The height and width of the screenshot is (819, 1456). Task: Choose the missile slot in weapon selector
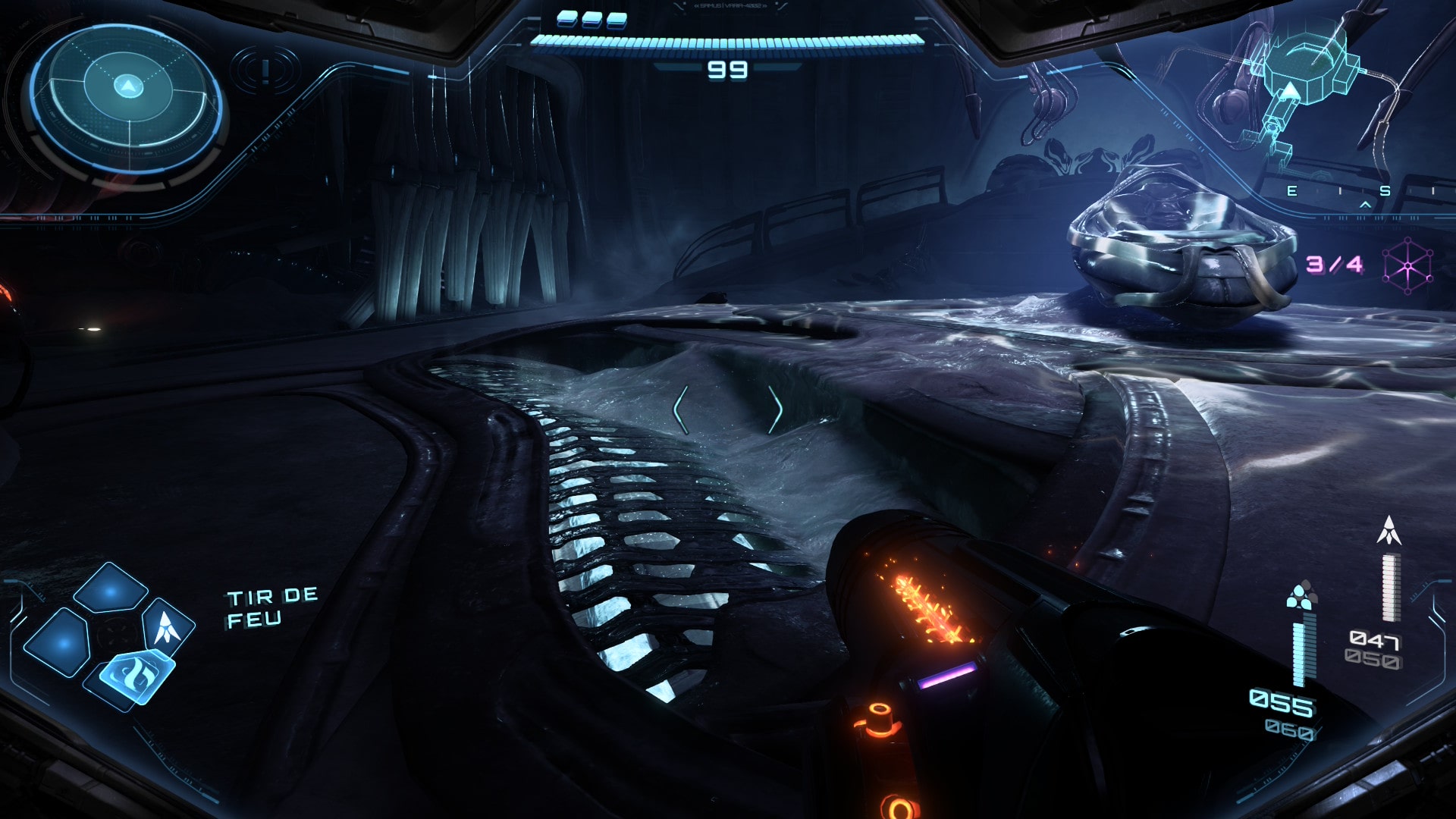(x=168, y=625)
